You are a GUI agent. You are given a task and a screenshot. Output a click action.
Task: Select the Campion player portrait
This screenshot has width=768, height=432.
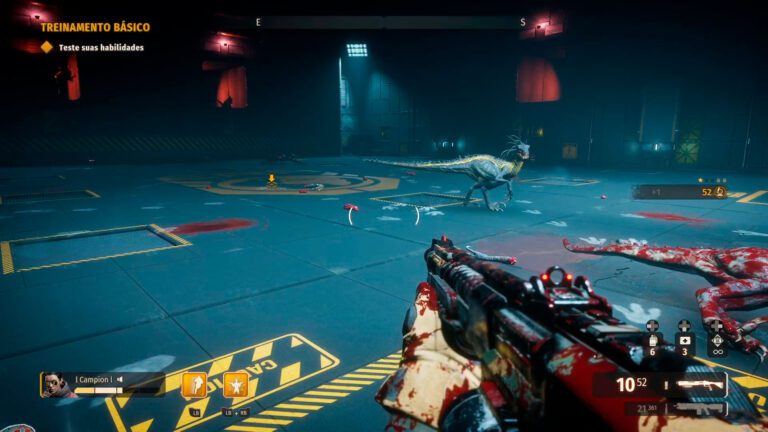pos(53,384)
